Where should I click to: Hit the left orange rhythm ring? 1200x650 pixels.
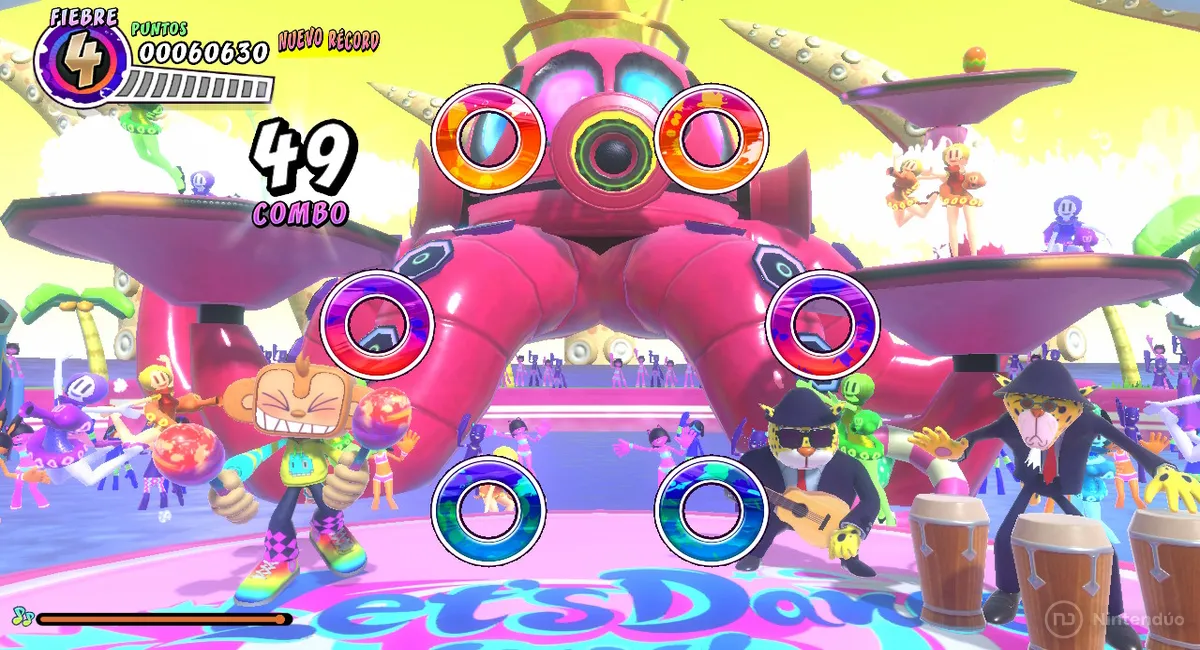click(x=488, y=139)
